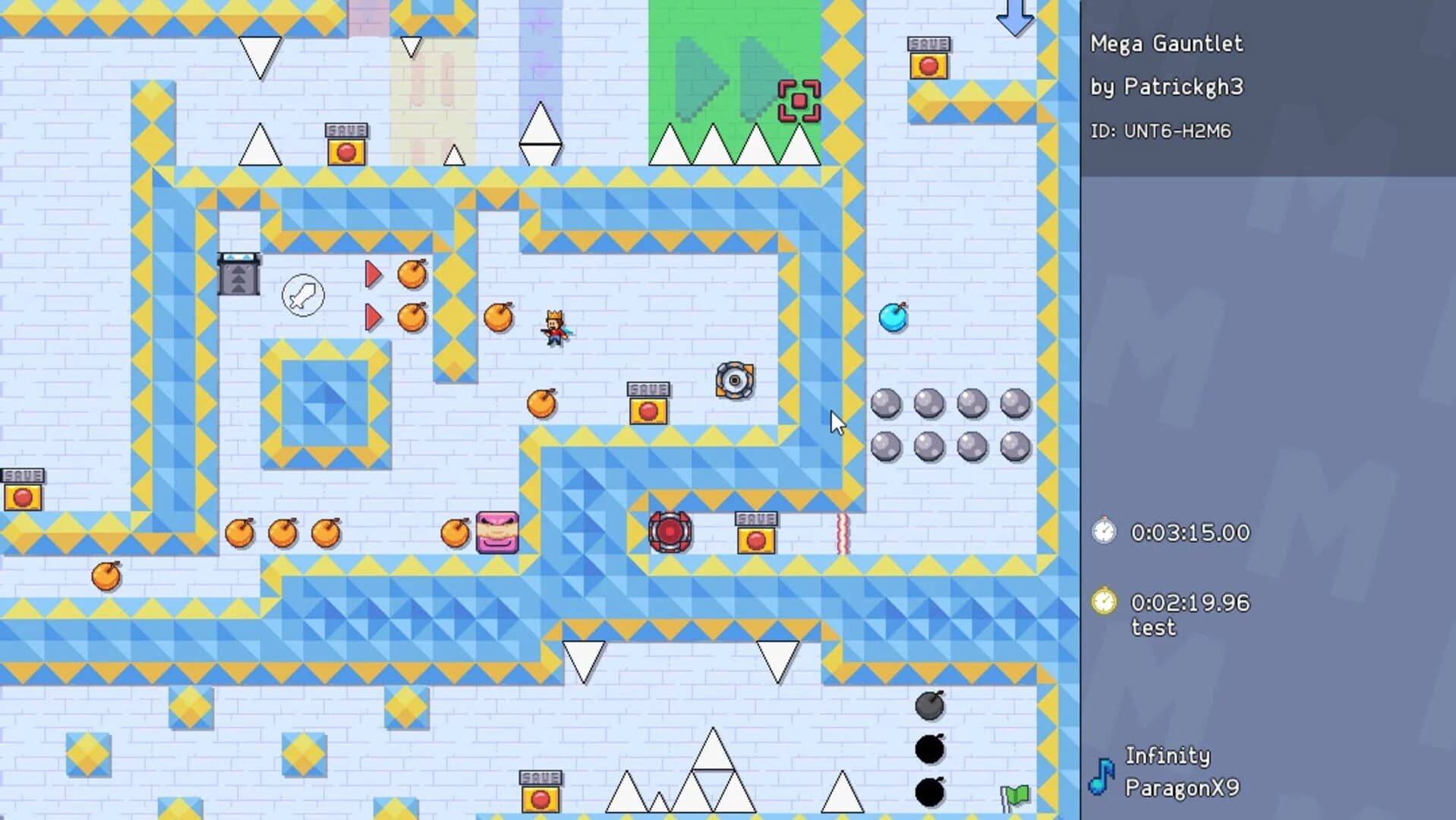
Task: Click the spinning saw turret near the save point
Action: (x=733, y=381)
